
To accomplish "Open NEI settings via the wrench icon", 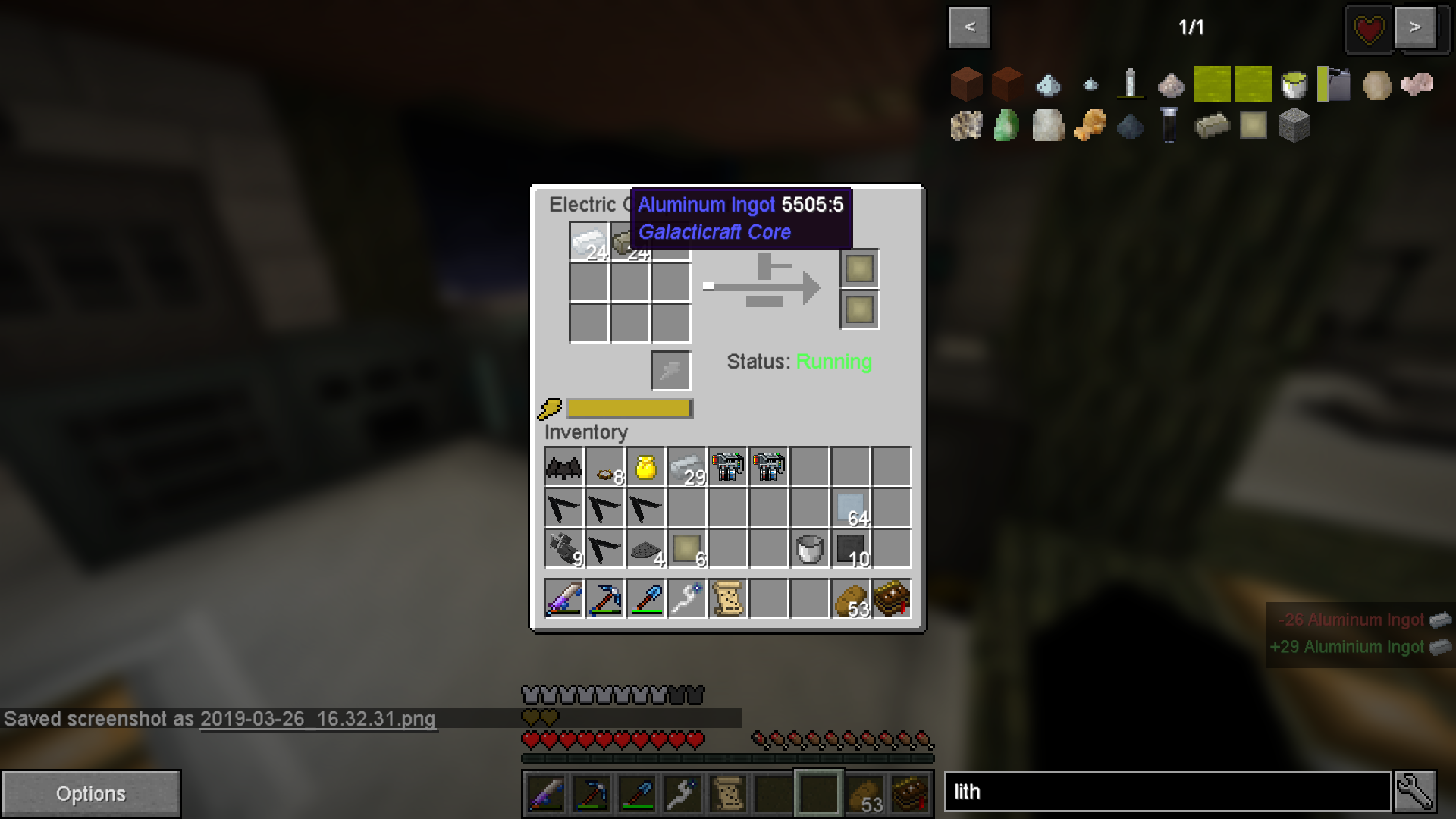I will tap(1415, 791).
